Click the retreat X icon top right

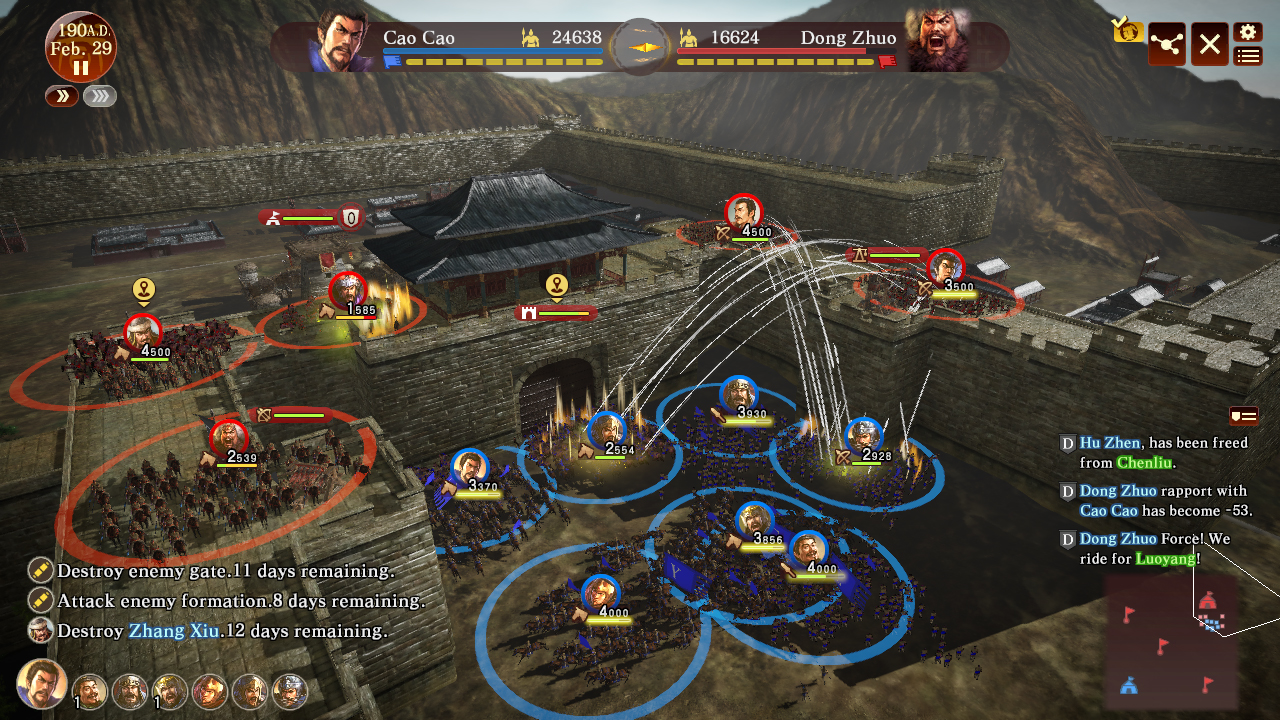click(x=1208, y=44)
